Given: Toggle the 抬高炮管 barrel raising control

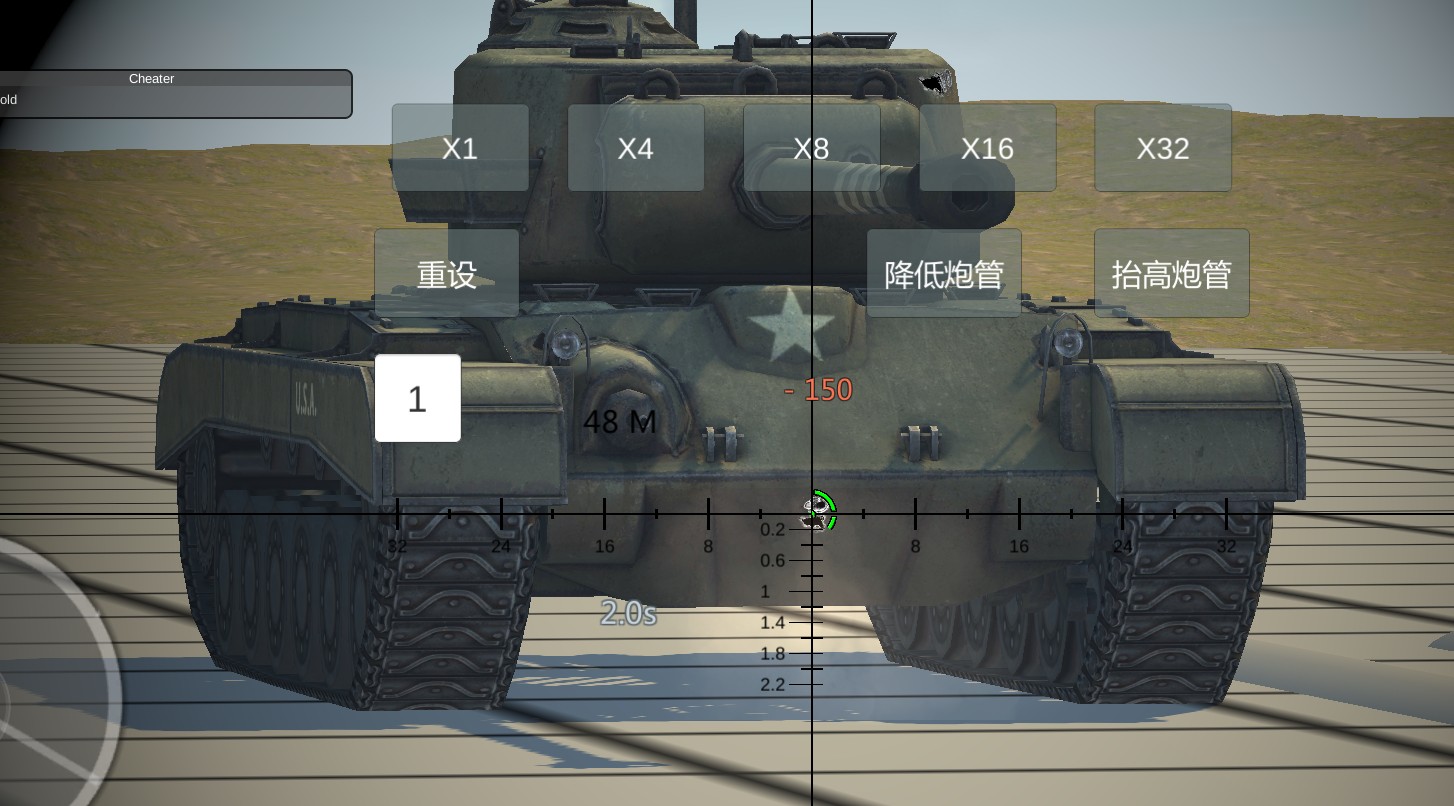Looking at the screenshot, I should pyautogui.click(x=1171, y=272).
